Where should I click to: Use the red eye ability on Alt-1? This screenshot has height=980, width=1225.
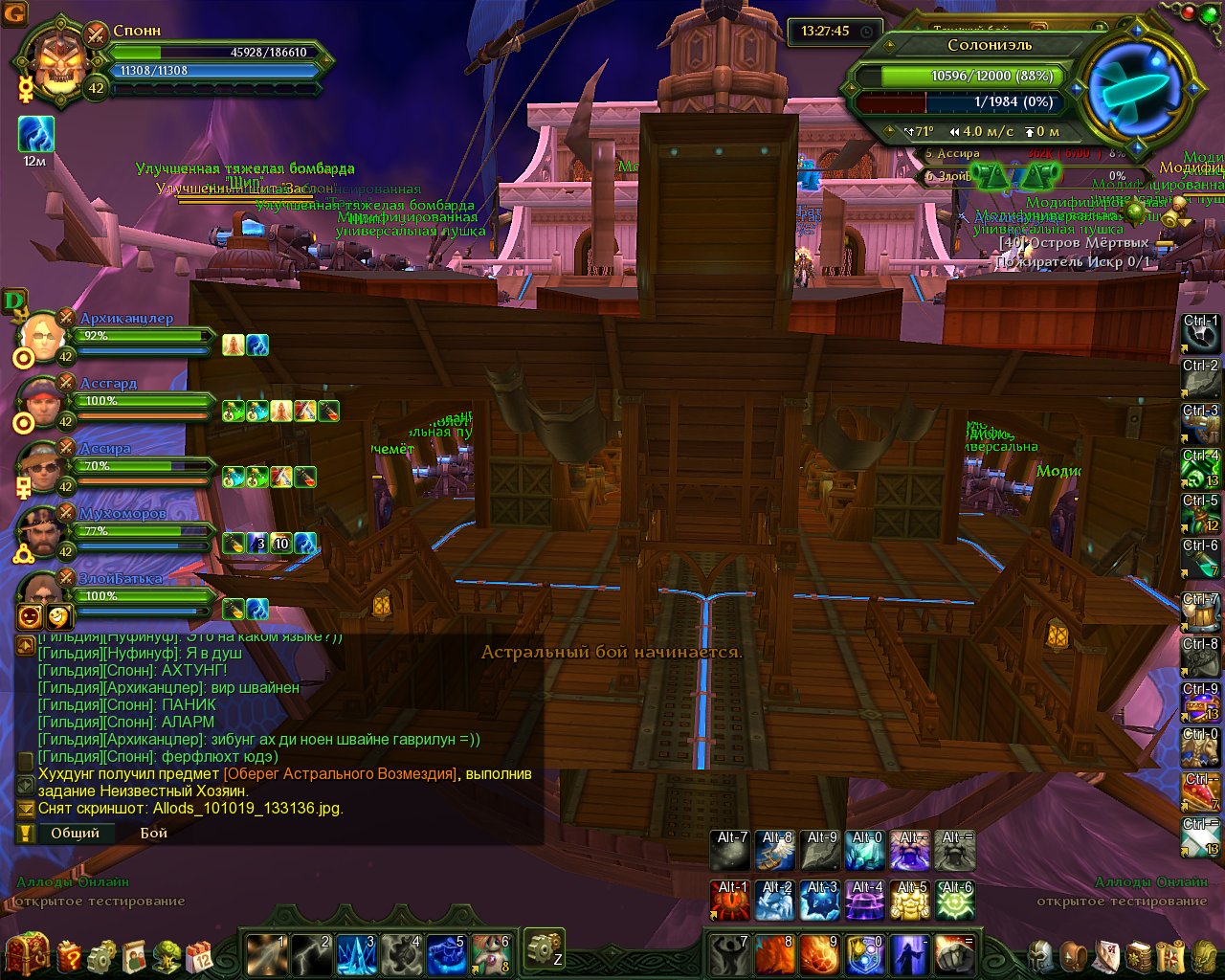731,901
